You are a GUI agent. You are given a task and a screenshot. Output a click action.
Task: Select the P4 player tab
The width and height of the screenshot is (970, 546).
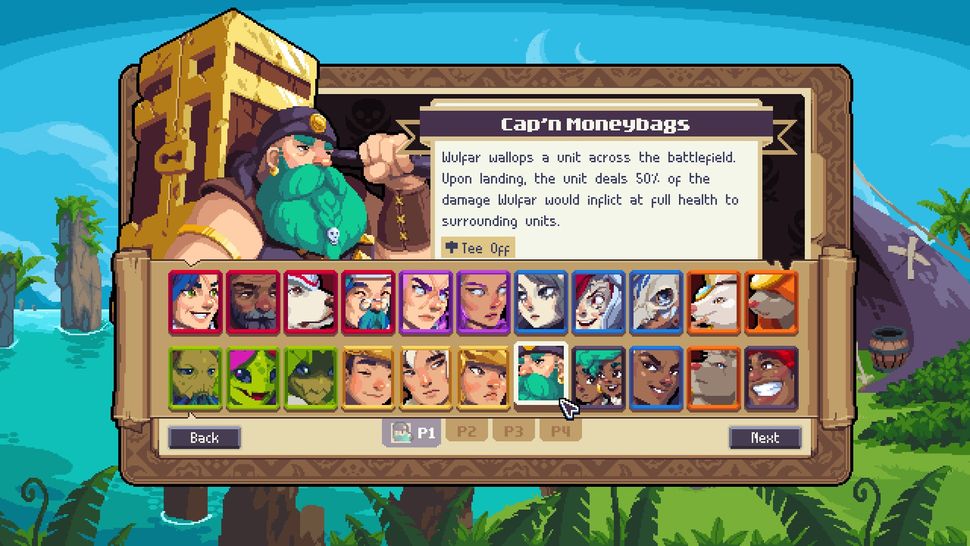click(x=560, y=432)
